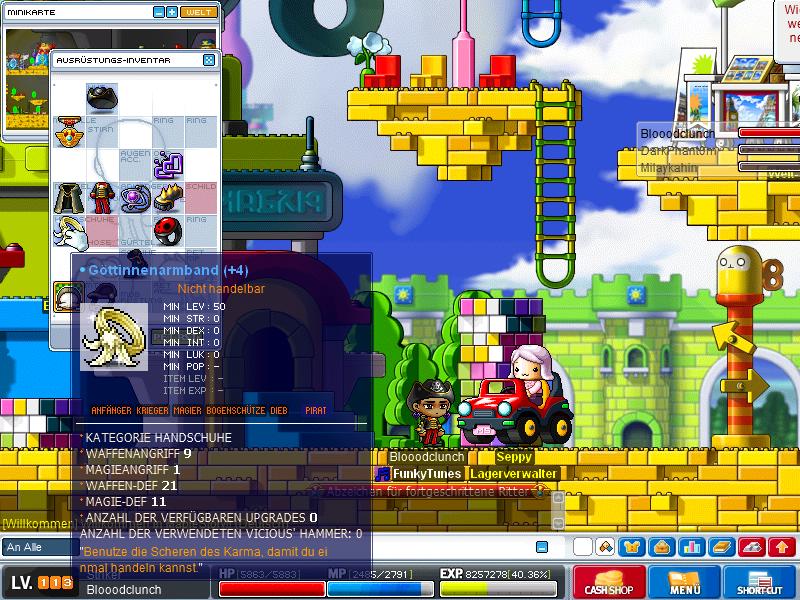Select the red gem ring slot
This screenshot has width=800, height=600.
(168, 231)
